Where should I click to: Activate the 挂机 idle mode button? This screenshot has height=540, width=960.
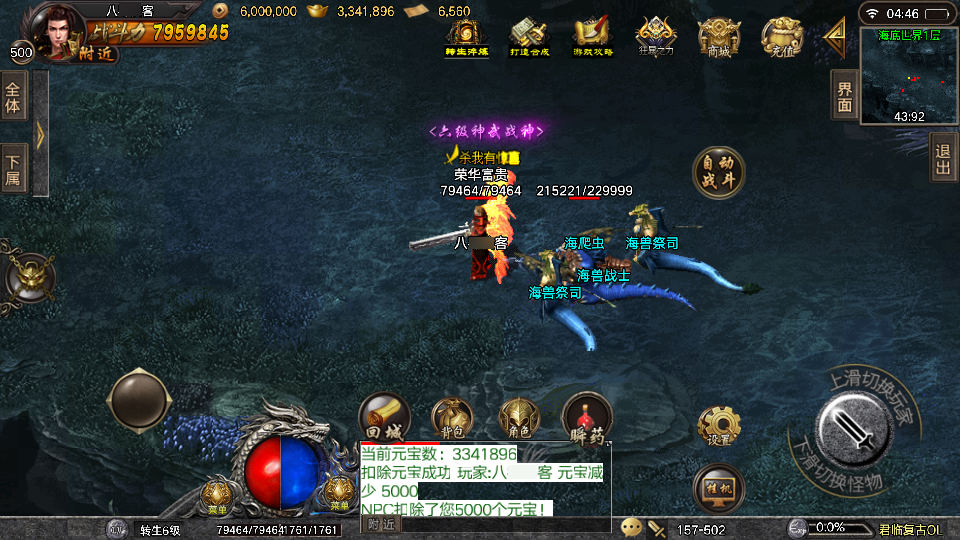click(x=718, y=487)
